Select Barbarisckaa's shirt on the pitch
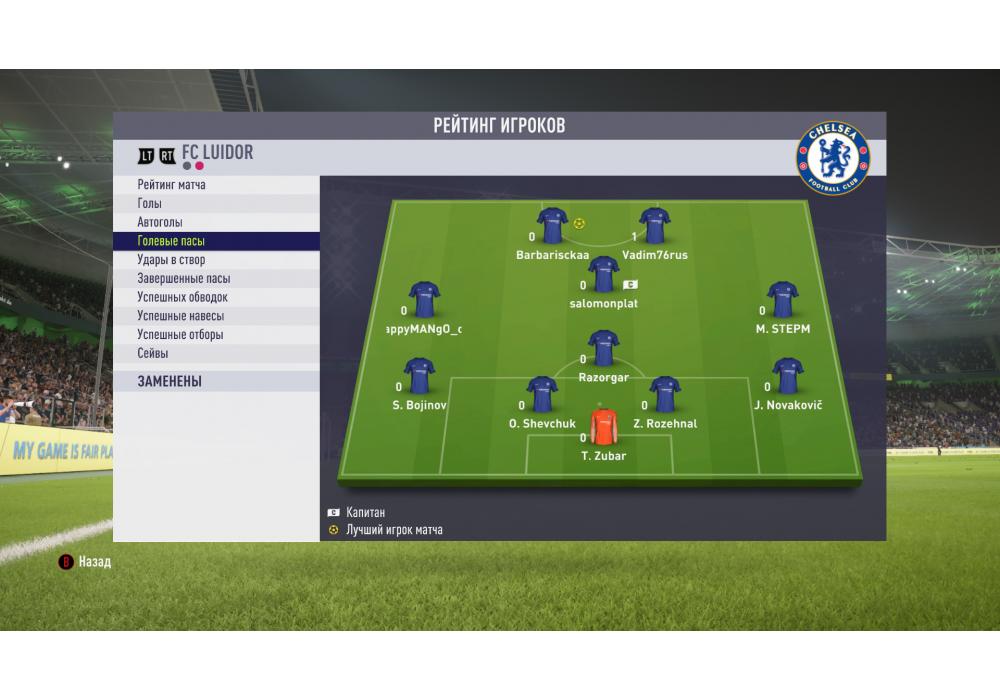 [552, 226]
